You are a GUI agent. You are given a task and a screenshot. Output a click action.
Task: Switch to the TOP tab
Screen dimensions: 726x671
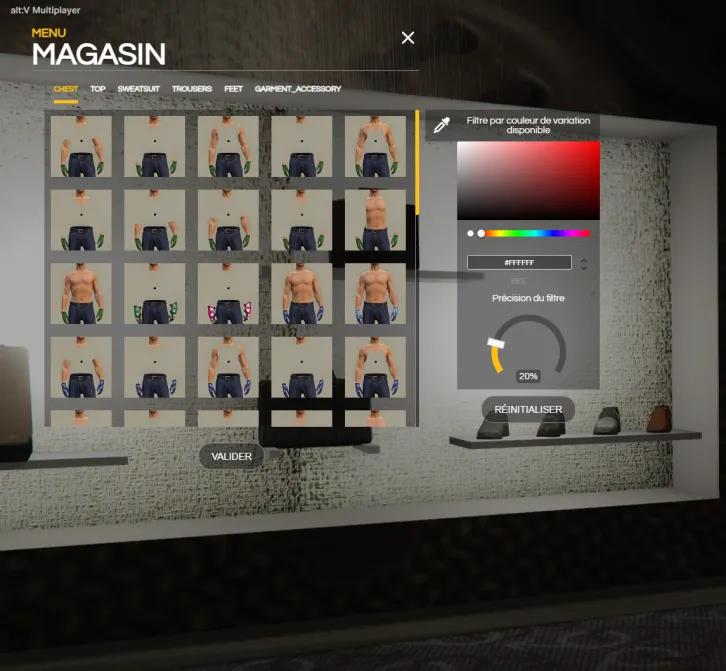point(98,89)
